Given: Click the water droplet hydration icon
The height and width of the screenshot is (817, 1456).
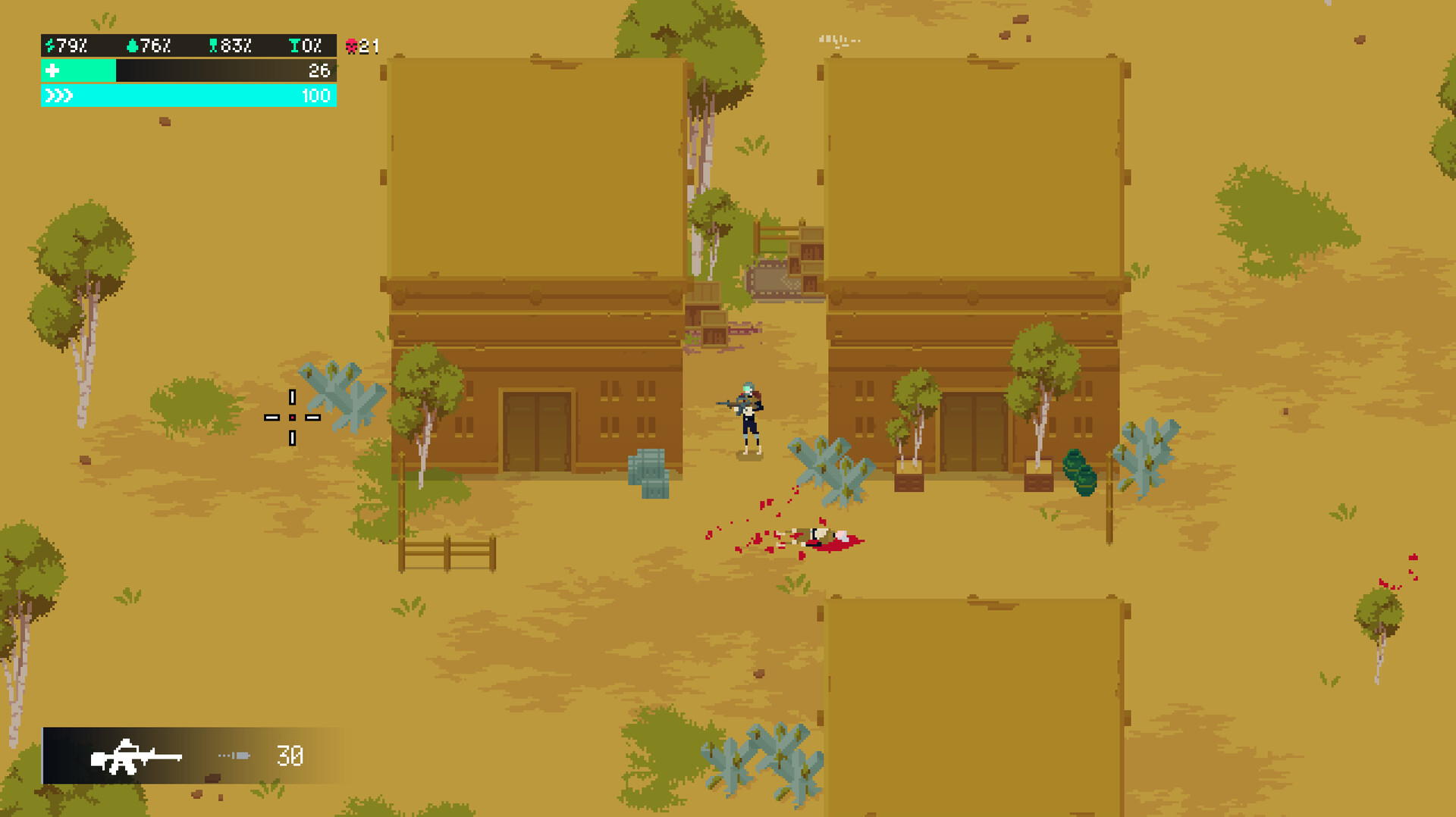Looking at the screenshot, I should [132, 45].
